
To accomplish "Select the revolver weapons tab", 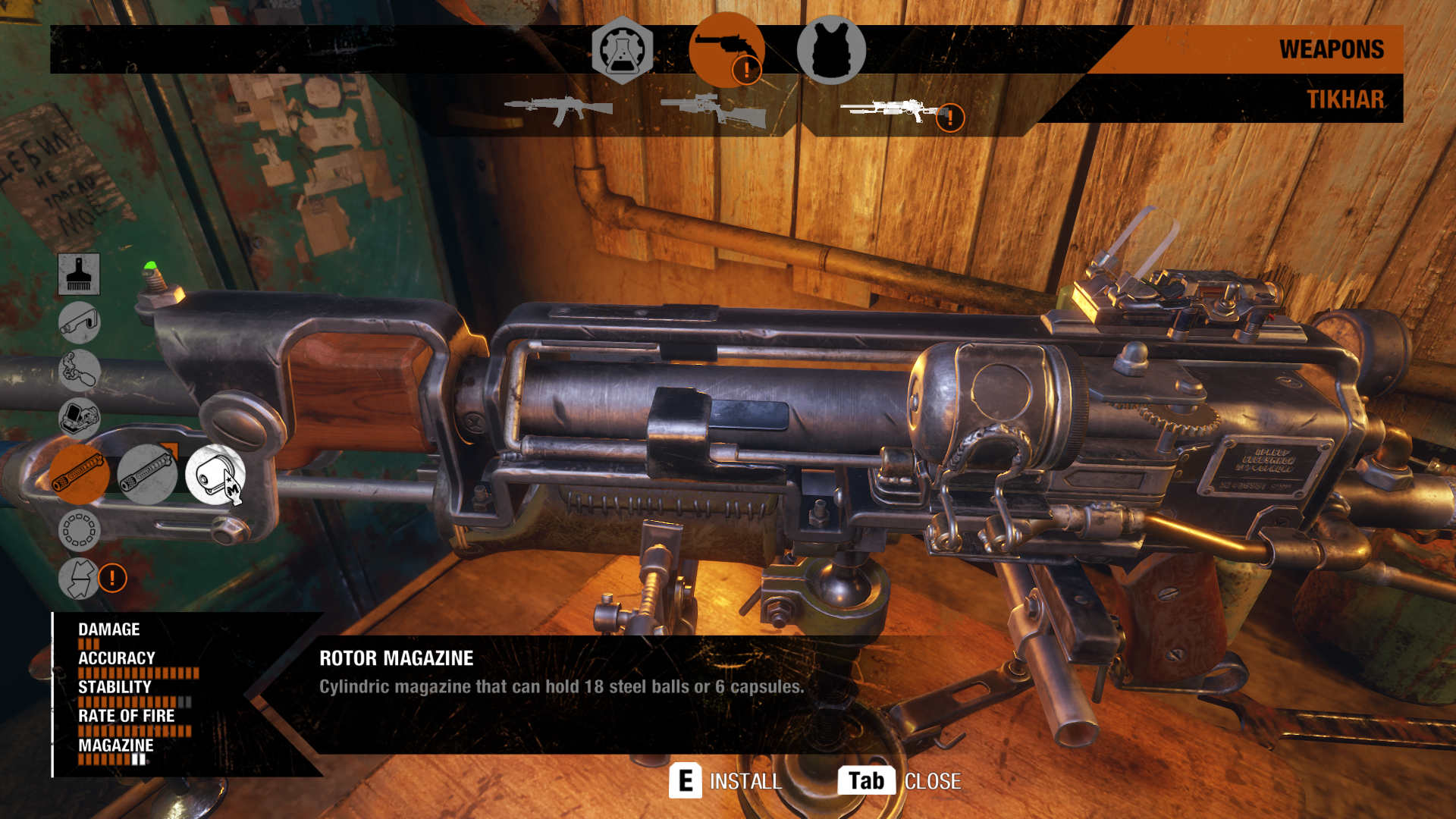I will 726,50.
